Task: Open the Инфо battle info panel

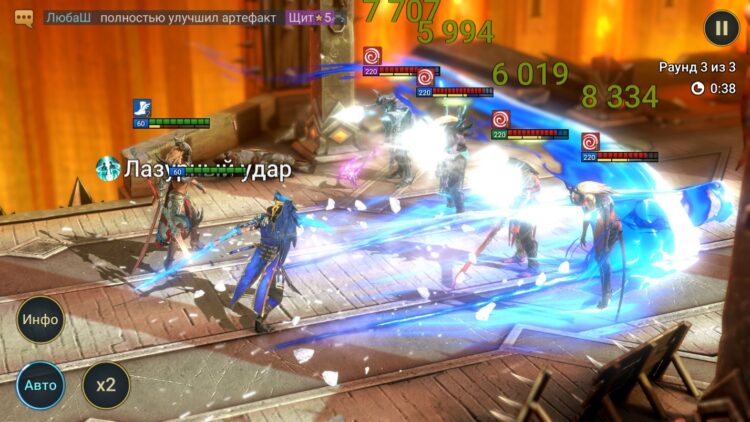Action: click(41, 320)
